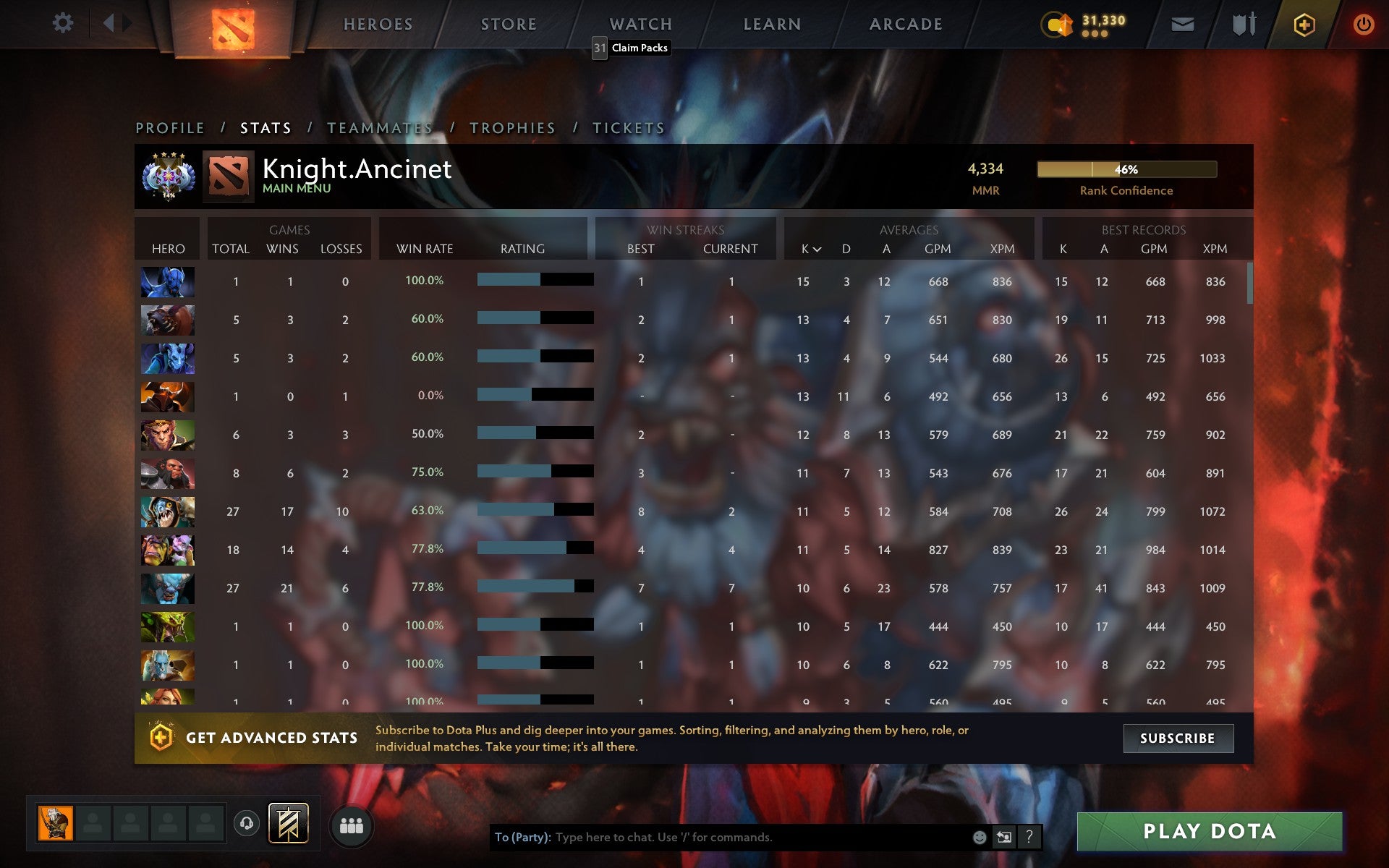Open the Heroes menu
Viewport: 1389px width, 868px height.
[x=378, y=24]
